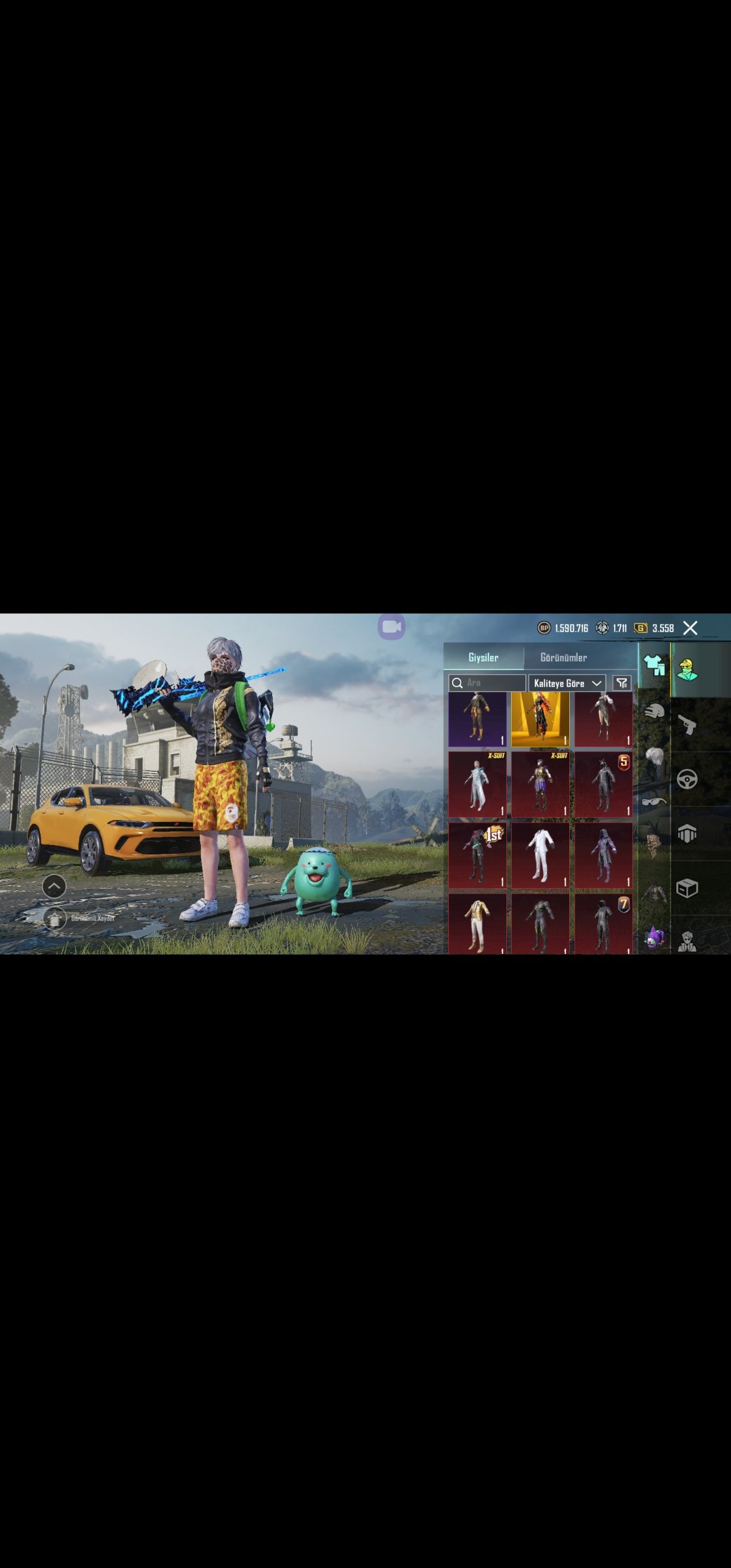This screenshot has height=1568, width=731.
Task: Select the gold and purple X-SUIT outfit
Action: pyautogui.click(x=540, y=784)
